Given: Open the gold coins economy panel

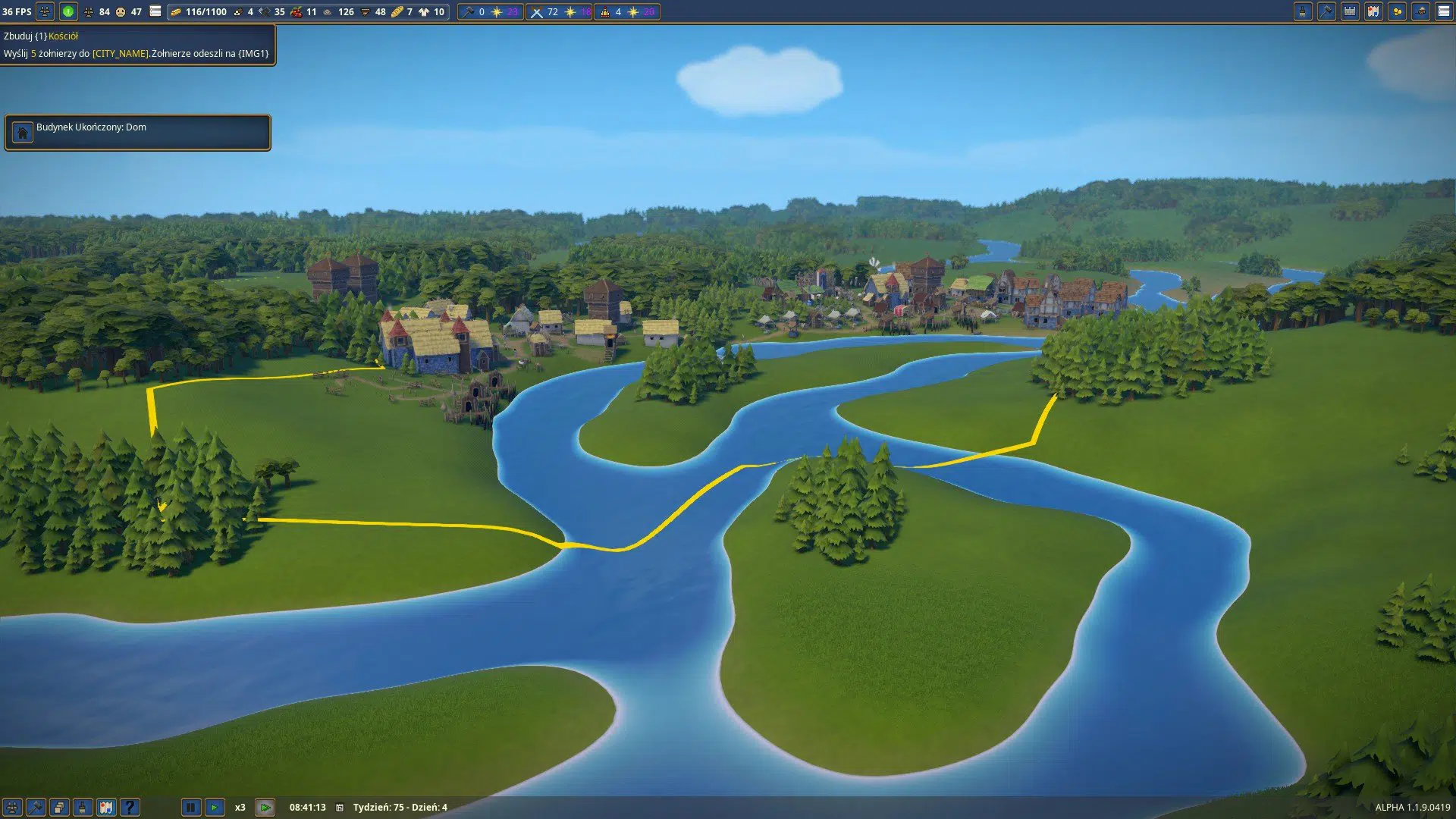Looking at the screenshot, I should pyautogui.click(x=1397, y=11).
